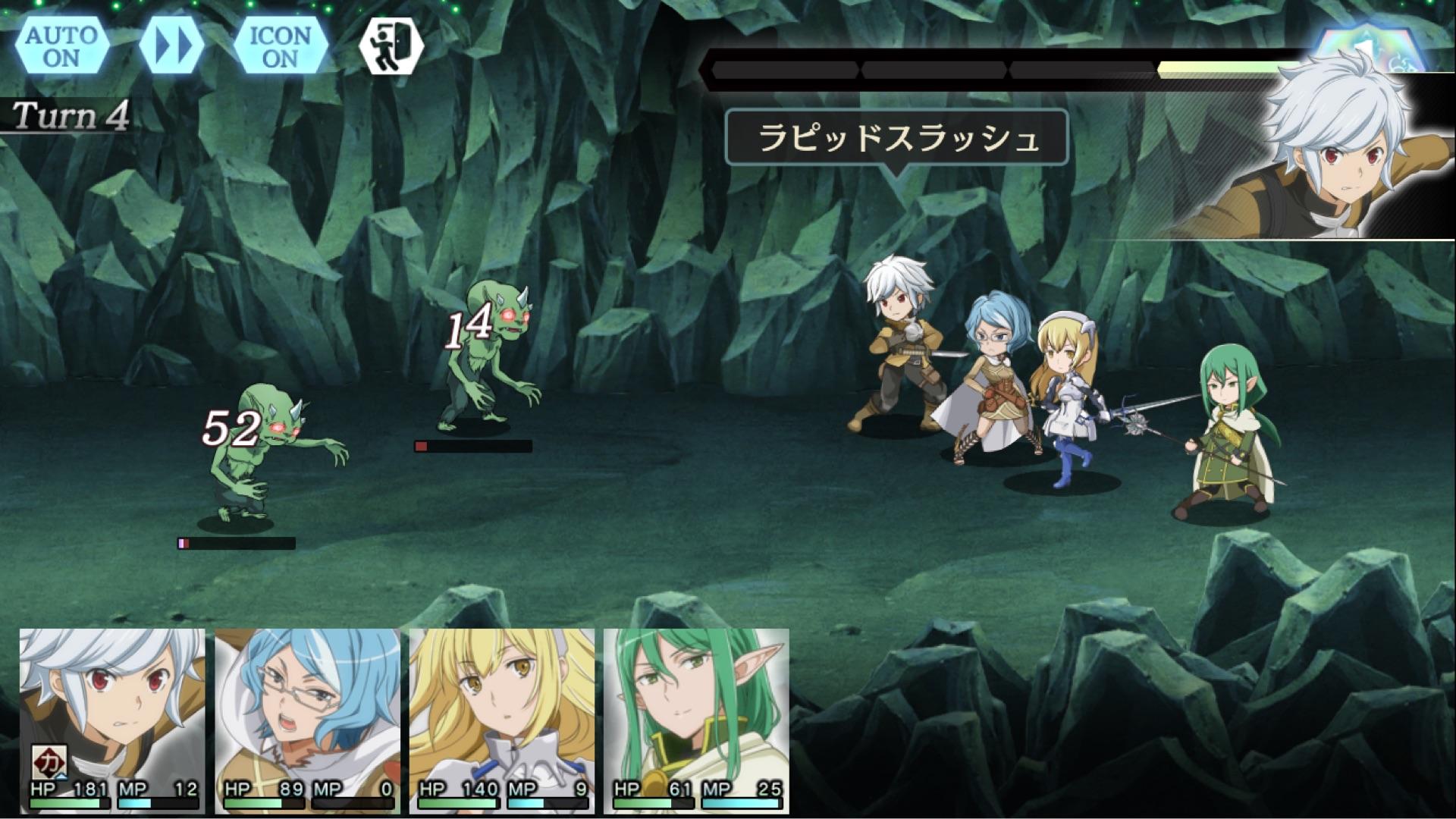Select the blonde swordswoman portrait card
The image size is (1456, 819).
click(x=501, y=720)
